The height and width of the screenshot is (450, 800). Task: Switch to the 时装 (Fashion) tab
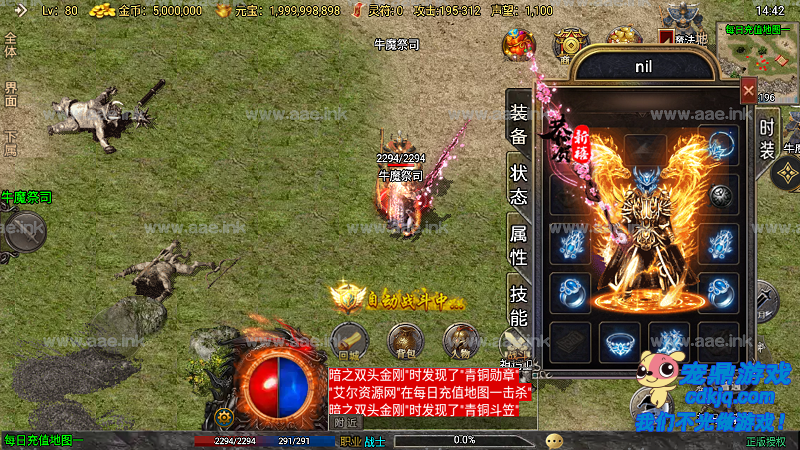pos(767,139)
